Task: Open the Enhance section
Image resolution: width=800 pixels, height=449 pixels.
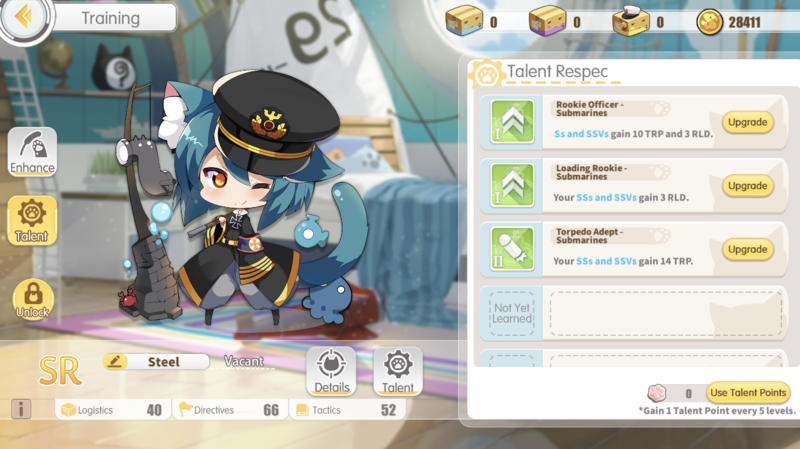Action: tap(32, 154)
